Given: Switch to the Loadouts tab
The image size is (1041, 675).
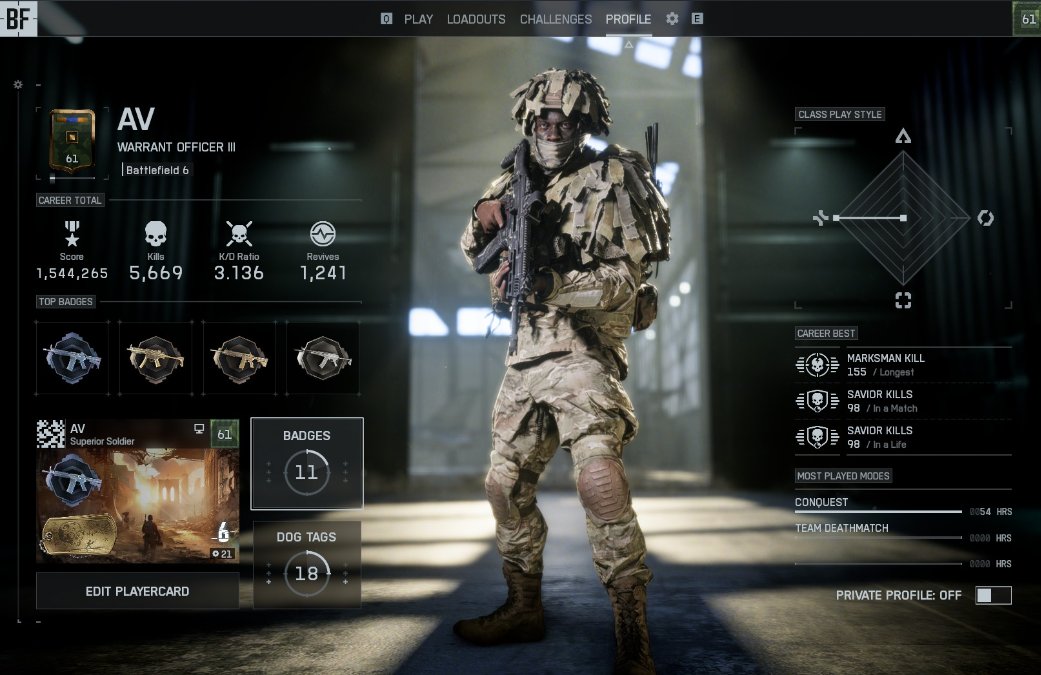Looking at the screenshot, I should point(476,19).
